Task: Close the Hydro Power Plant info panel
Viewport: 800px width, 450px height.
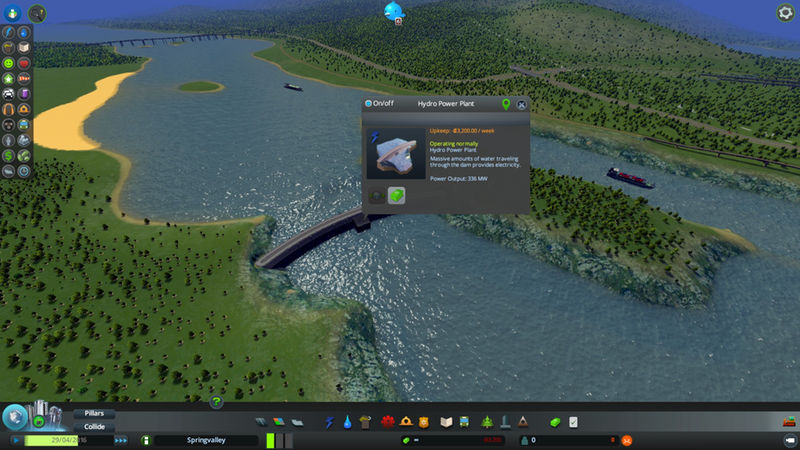Action: [x=521, y=103]
